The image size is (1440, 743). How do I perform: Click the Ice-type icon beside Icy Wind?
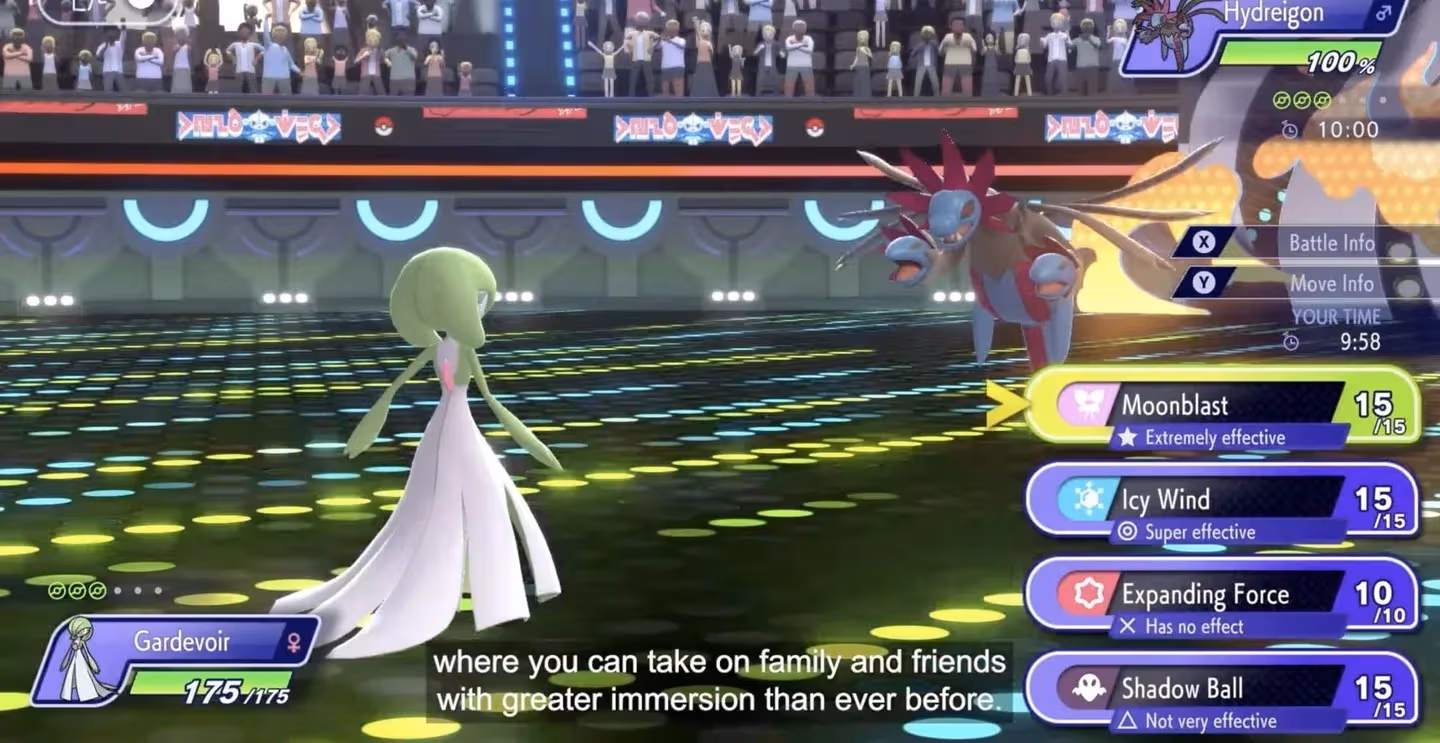click(x=1087, y=499)
